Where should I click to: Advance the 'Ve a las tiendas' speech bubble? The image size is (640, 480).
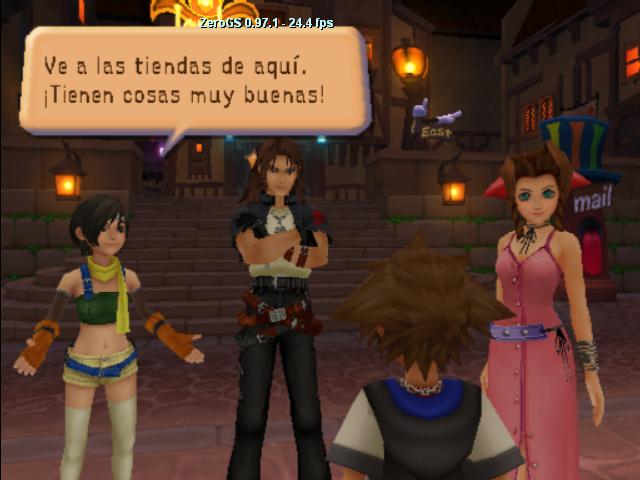click(193, 81)
